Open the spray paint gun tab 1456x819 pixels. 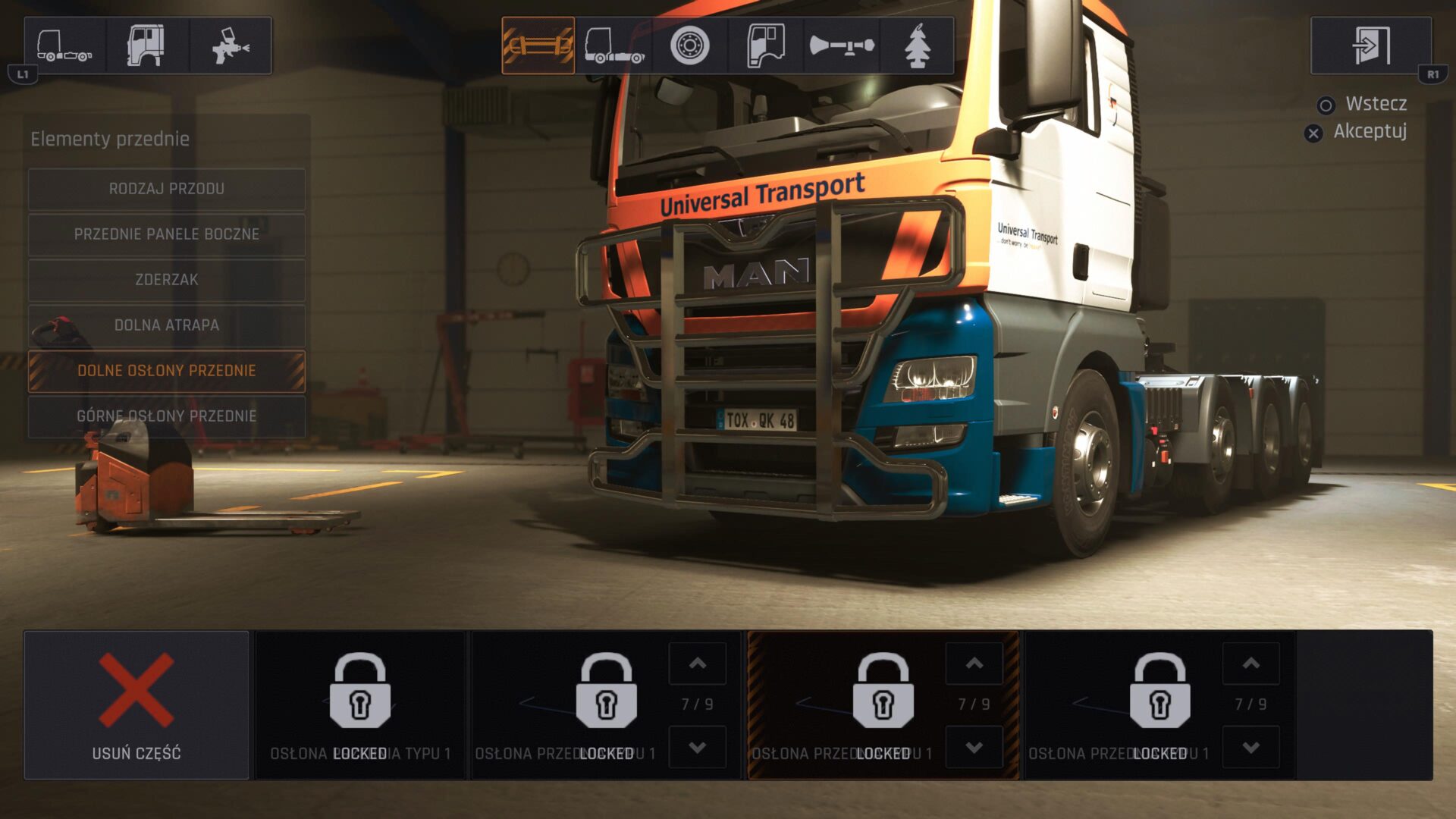tap(231, 45)
